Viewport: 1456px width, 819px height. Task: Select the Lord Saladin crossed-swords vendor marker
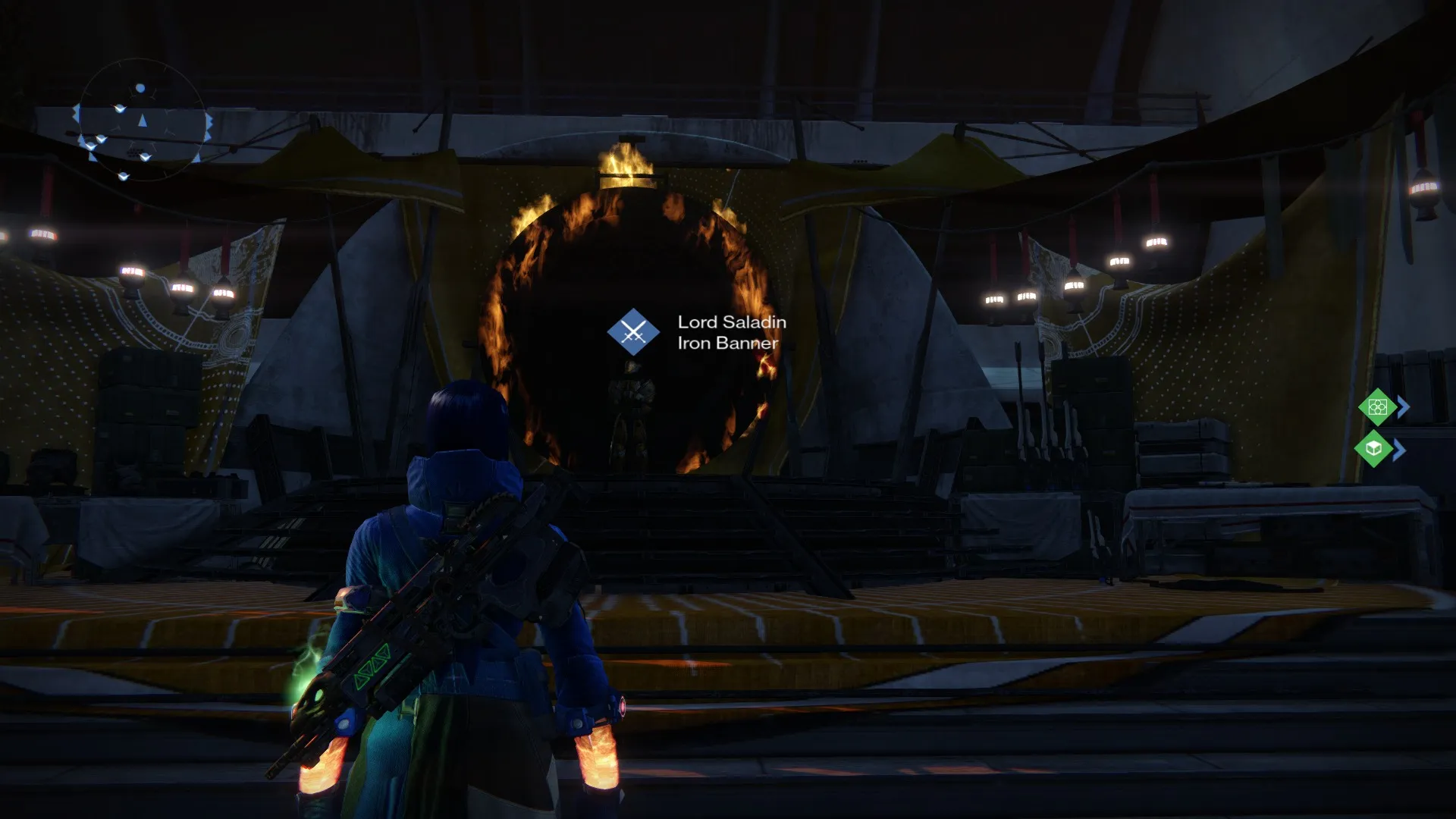633,332
